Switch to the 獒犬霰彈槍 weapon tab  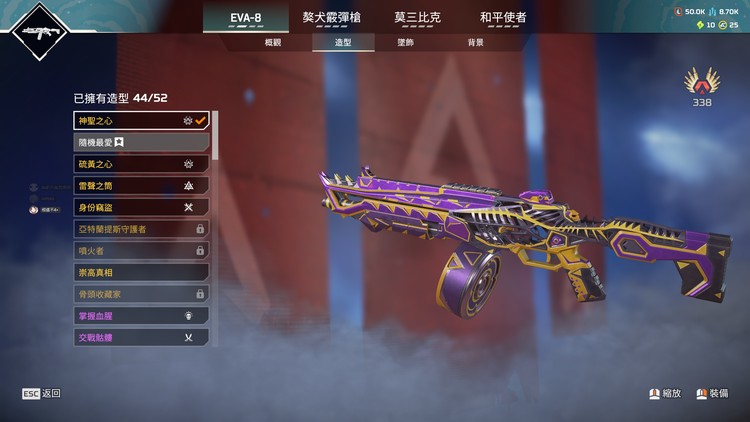pyautogui.click(x=331, y=17)
